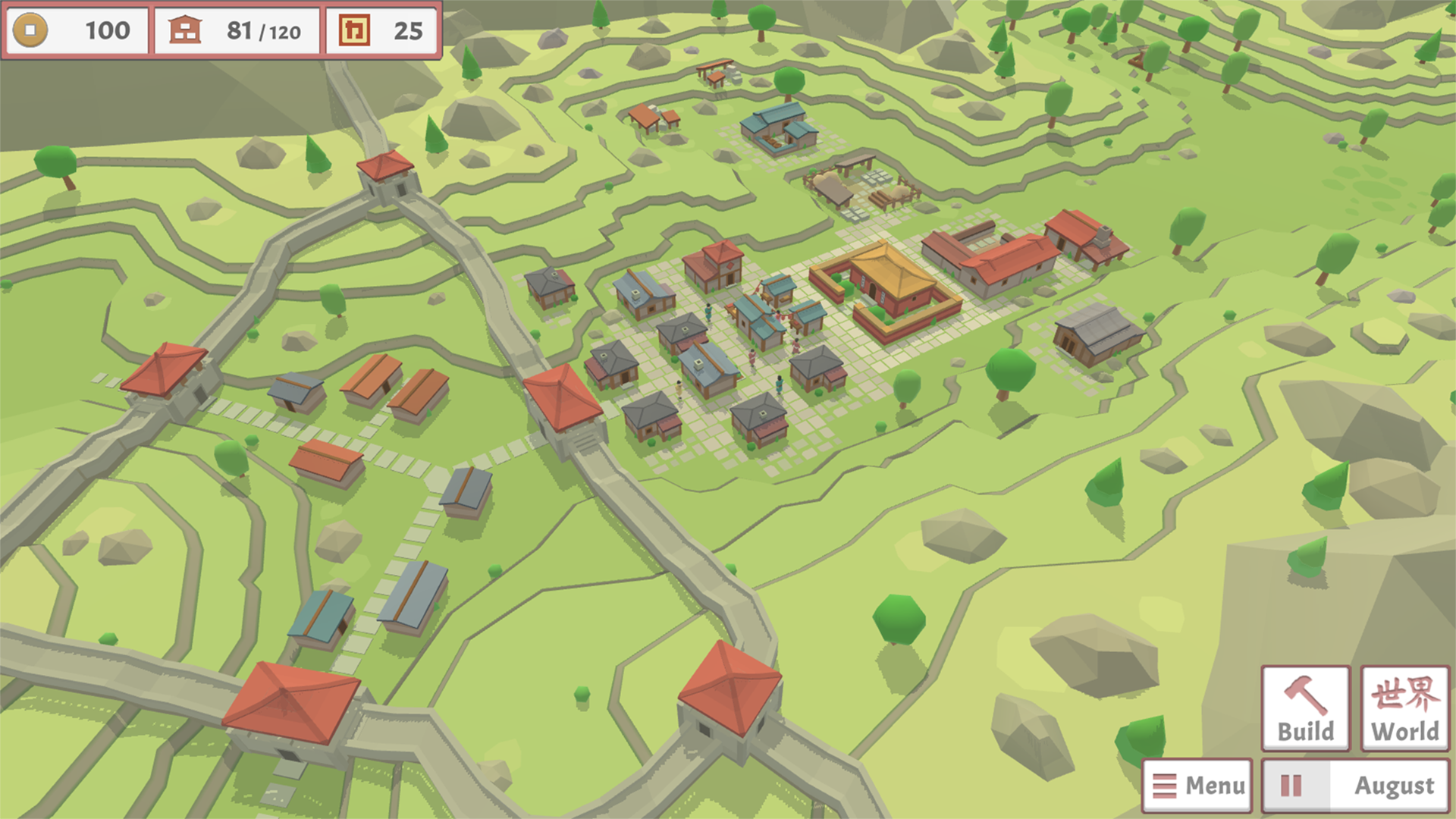
Task: Click the gold seal icon showing 25
Action: (x=353, y=31)
